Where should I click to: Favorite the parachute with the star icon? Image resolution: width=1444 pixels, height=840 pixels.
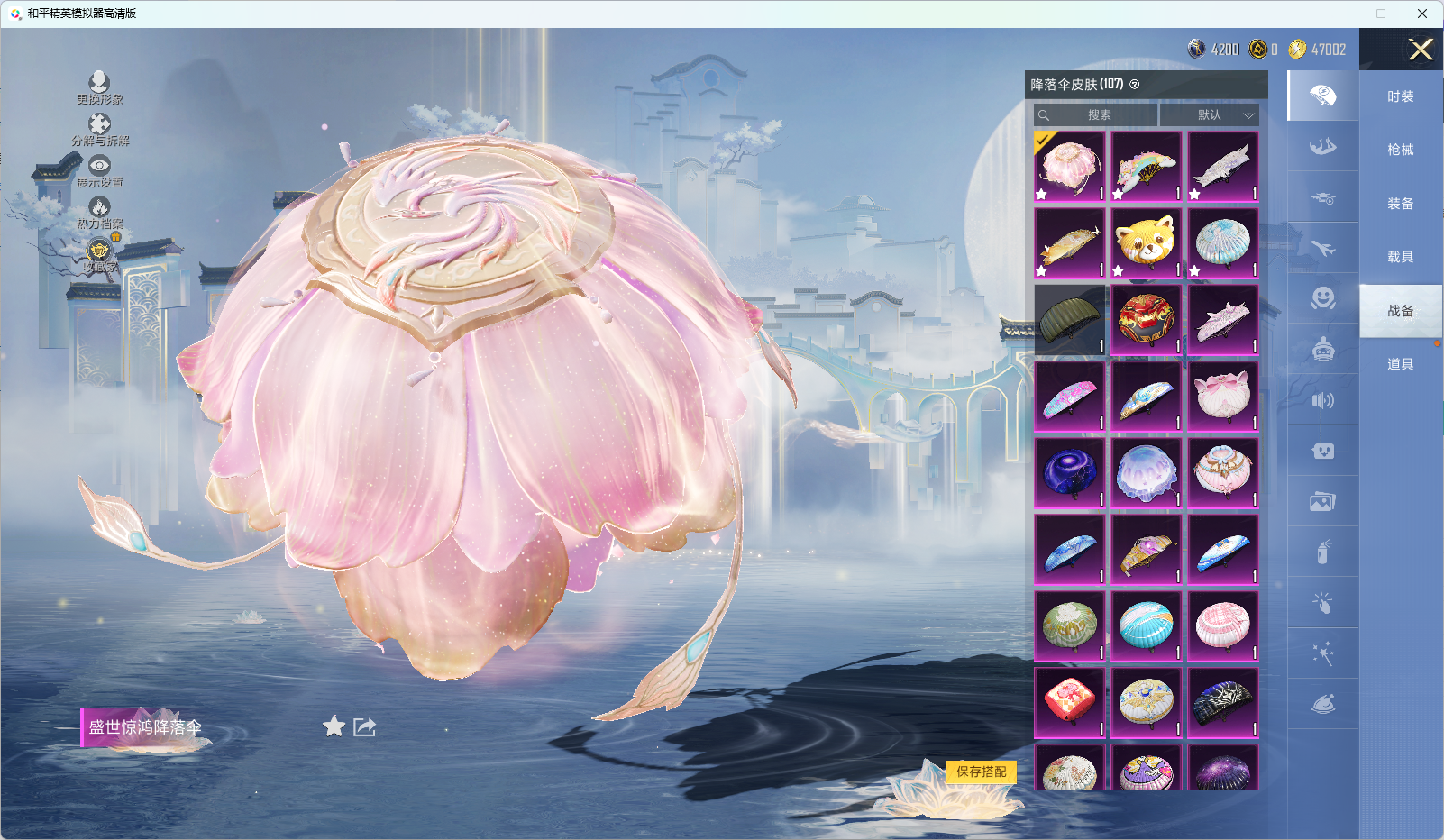[334, 726]
